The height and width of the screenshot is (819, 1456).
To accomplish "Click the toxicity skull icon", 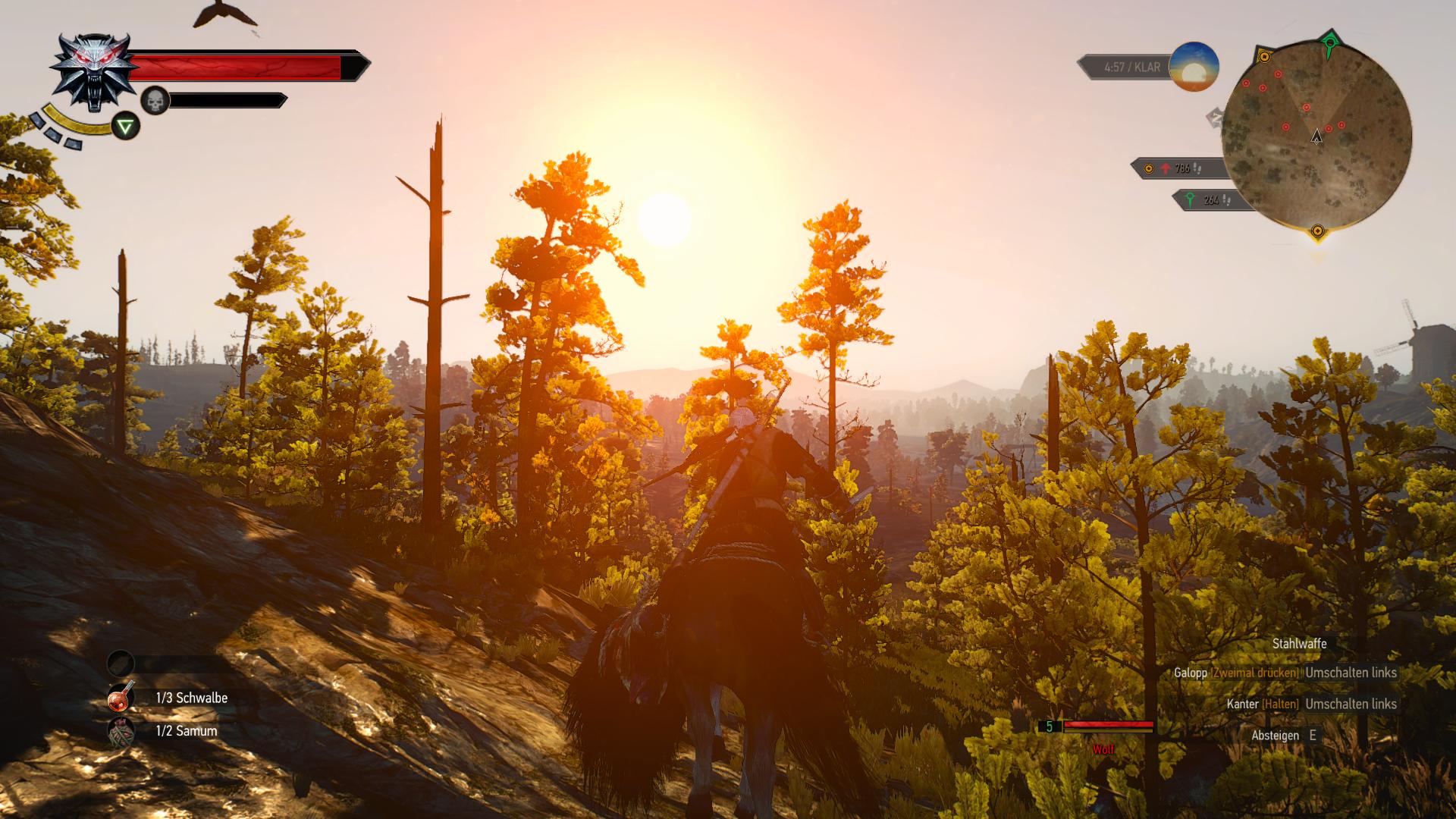I will (155, 100).
